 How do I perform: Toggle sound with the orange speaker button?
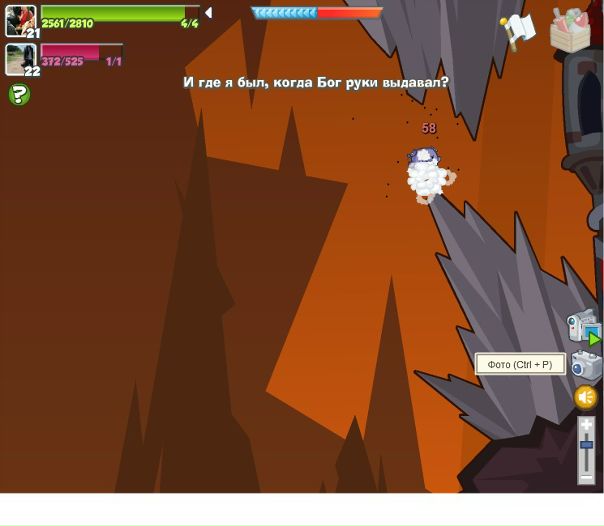coord(586,397)
